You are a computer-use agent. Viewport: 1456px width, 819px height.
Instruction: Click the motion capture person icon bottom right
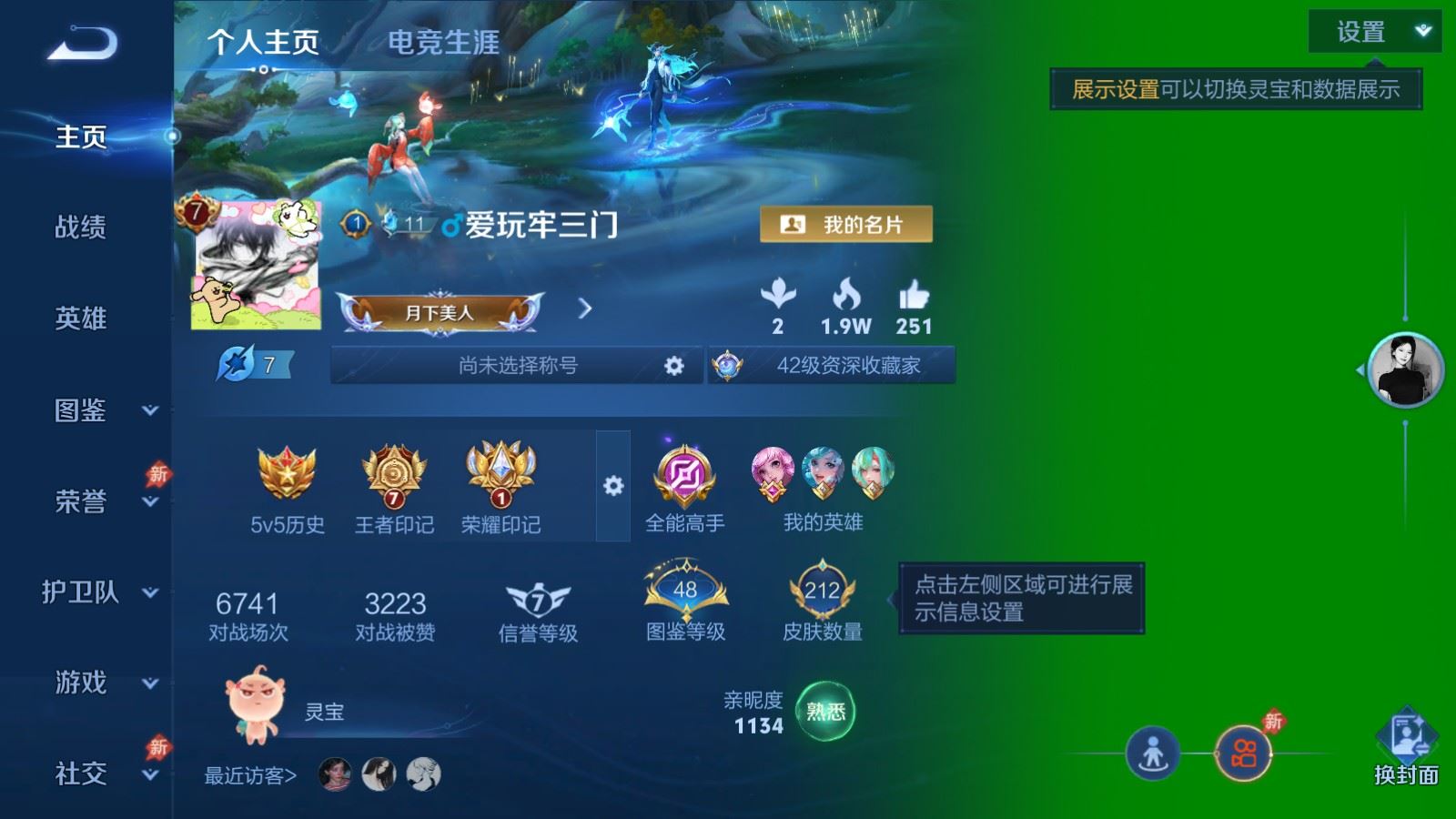(x=1154, y=753)
